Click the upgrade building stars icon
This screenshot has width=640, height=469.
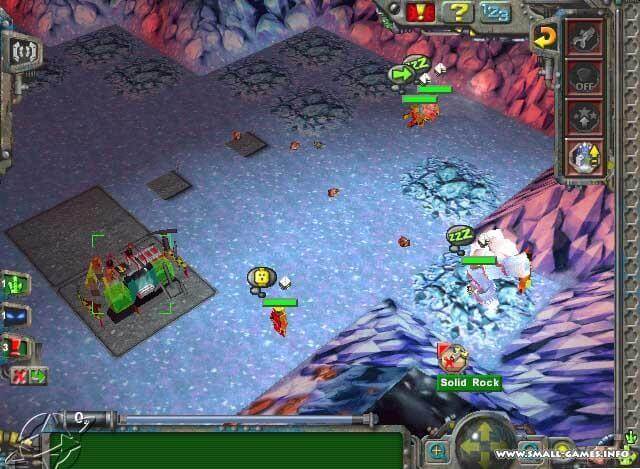(583, 117)
